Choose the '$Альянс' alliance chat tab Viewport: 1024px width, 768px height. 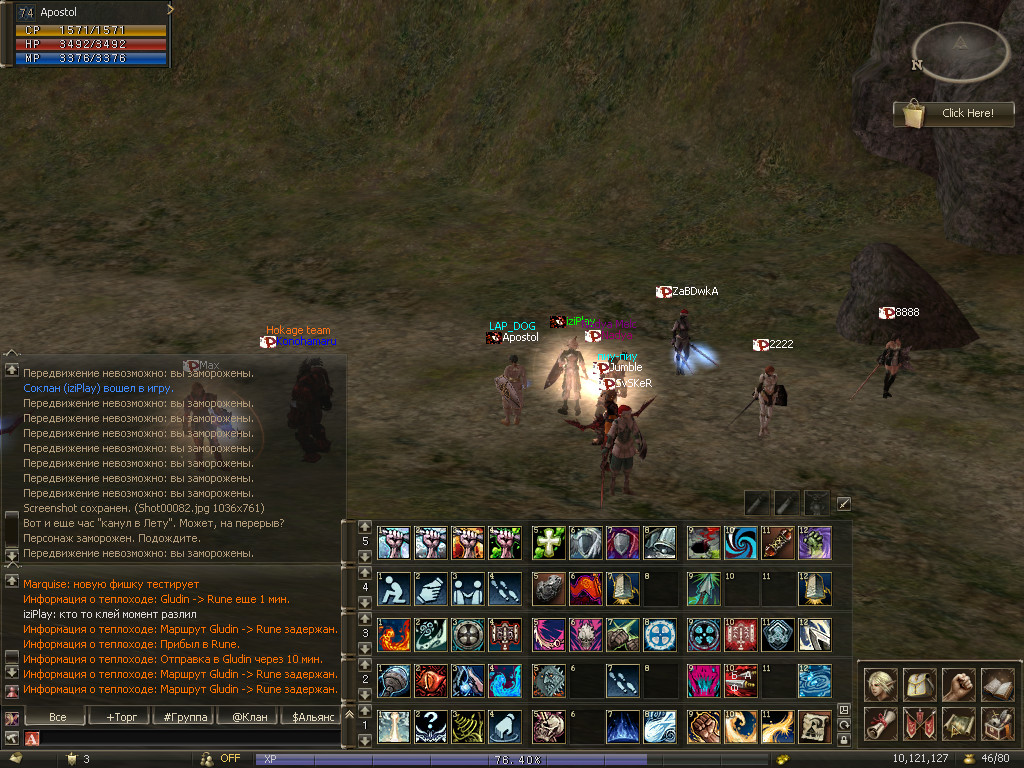click(312, 716)
